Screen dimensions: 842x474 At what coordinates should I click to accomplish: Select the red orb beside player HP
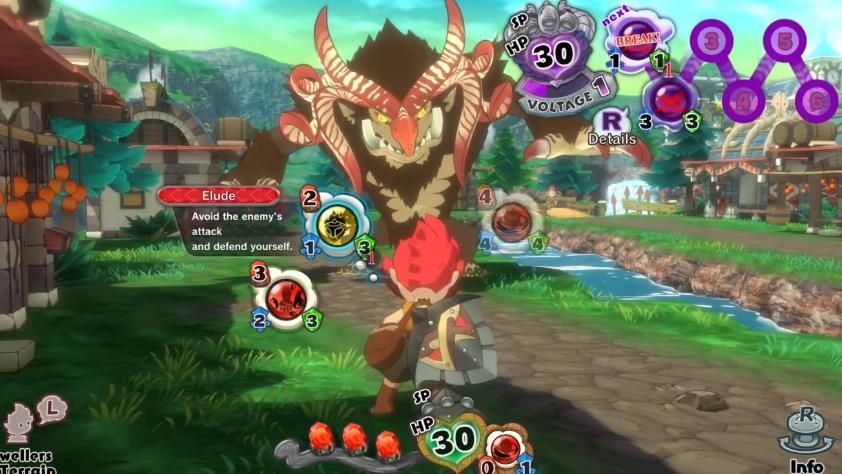pyautogui.click(x=508, y=443)
